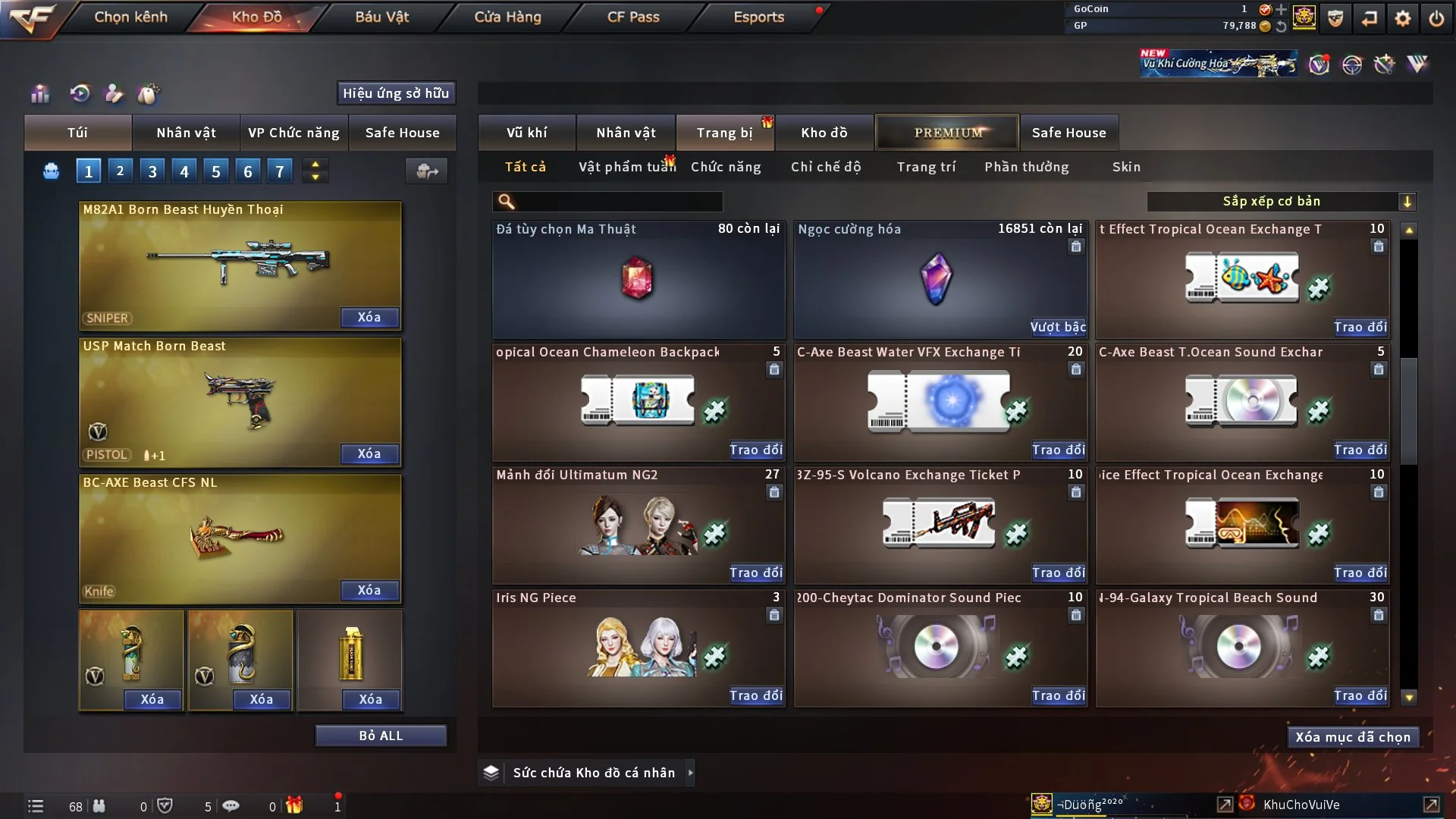
Task: Exchange the Mảnh đổi Ultimatum NG2 pieces
Action: tap(755, 573)
